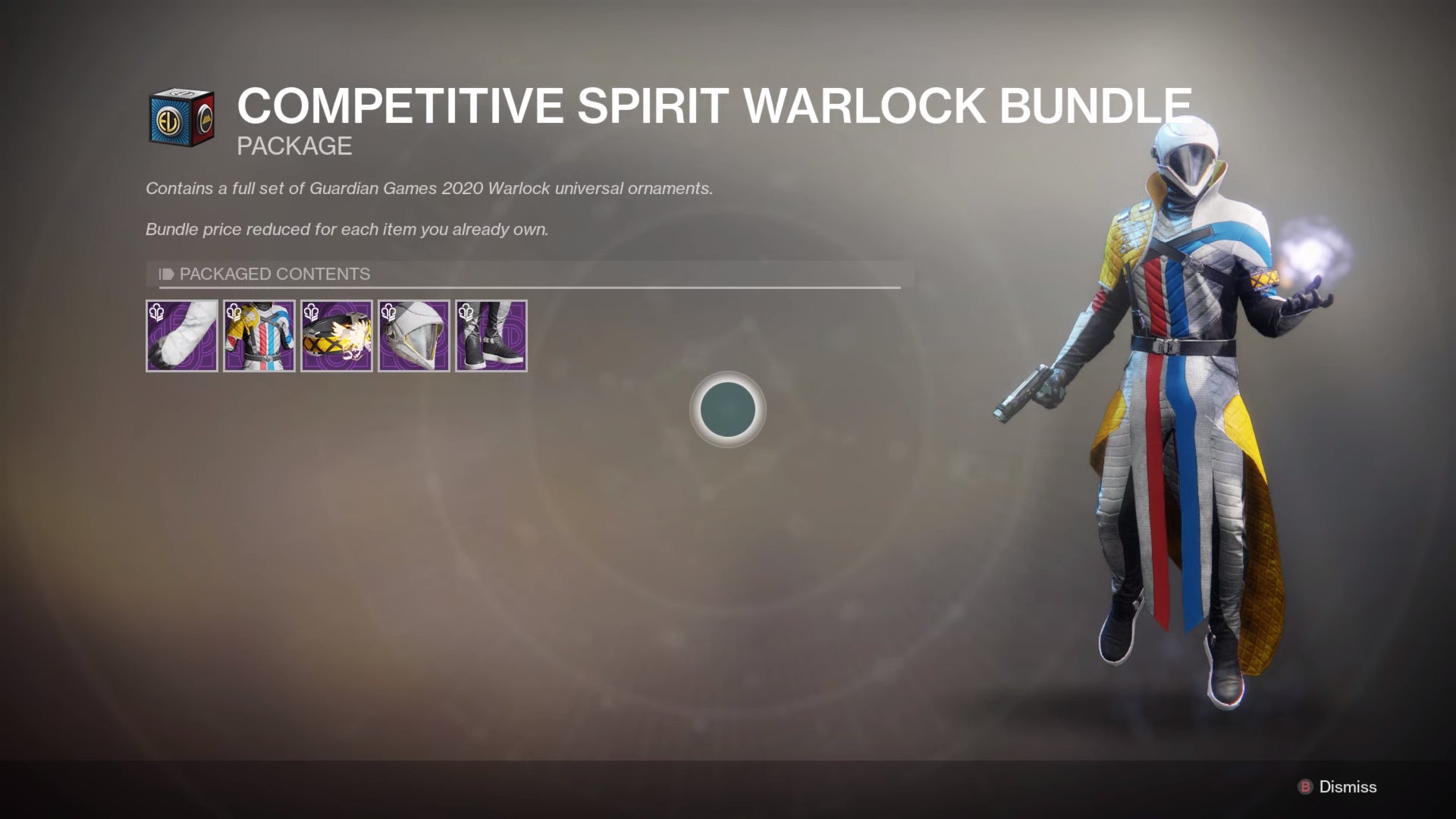Select the Packaged Contents header label
Viewport: 1456px width, 819px height.
[274, 275]
